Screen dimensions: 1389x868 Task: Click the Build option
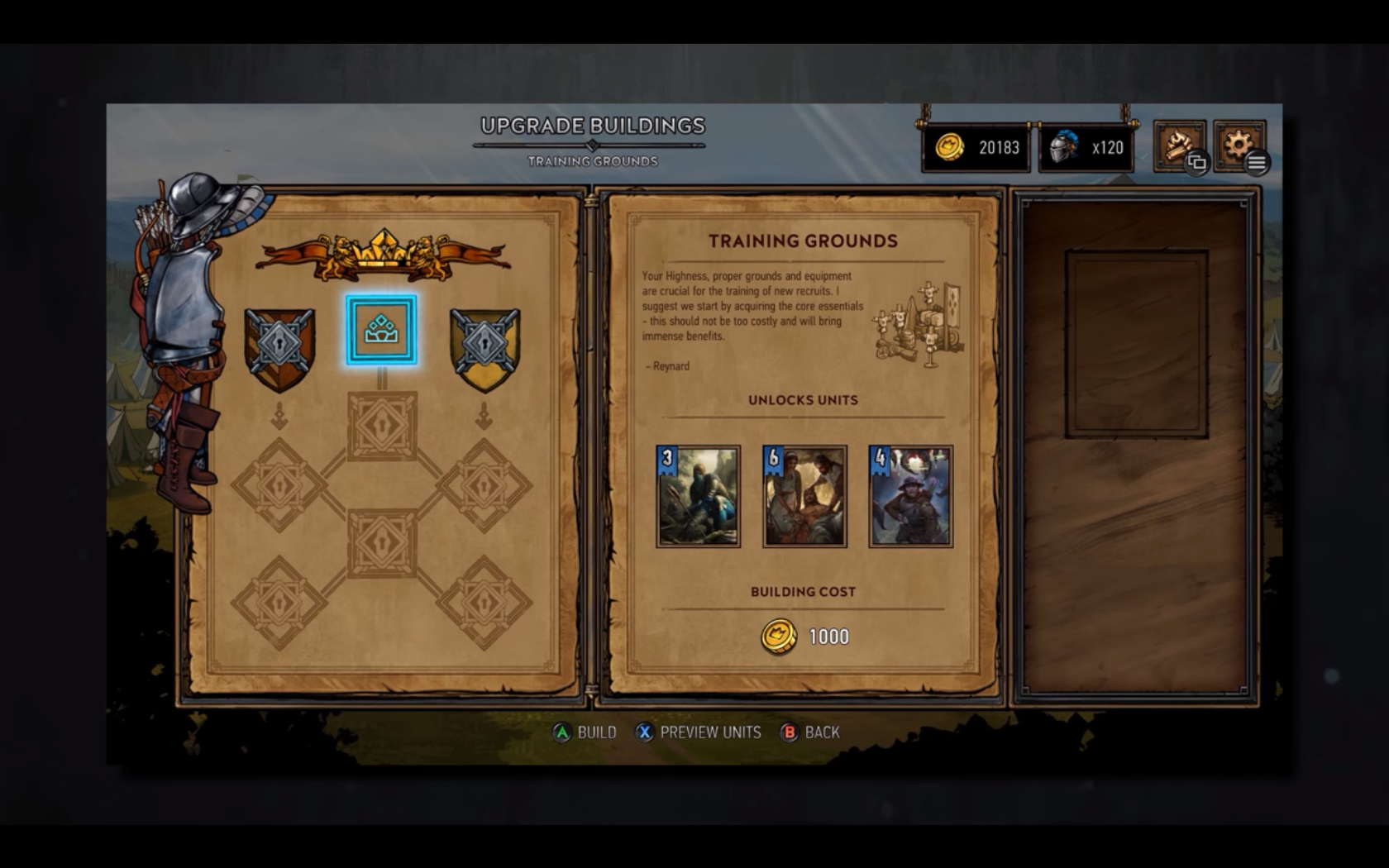click(585, 732)
